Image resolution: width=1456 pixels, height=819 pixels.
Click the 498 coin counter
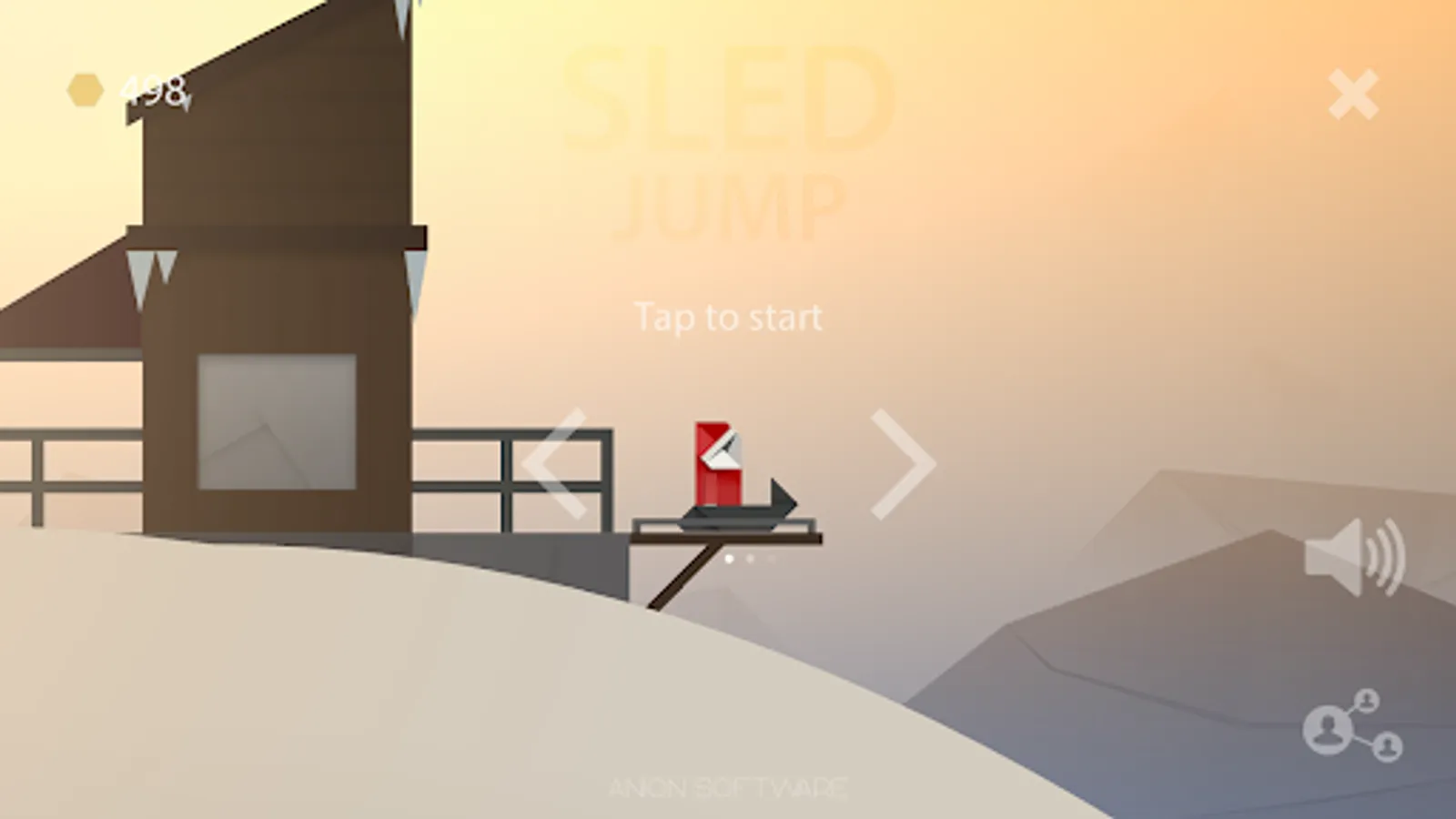[x=152, y=89]
